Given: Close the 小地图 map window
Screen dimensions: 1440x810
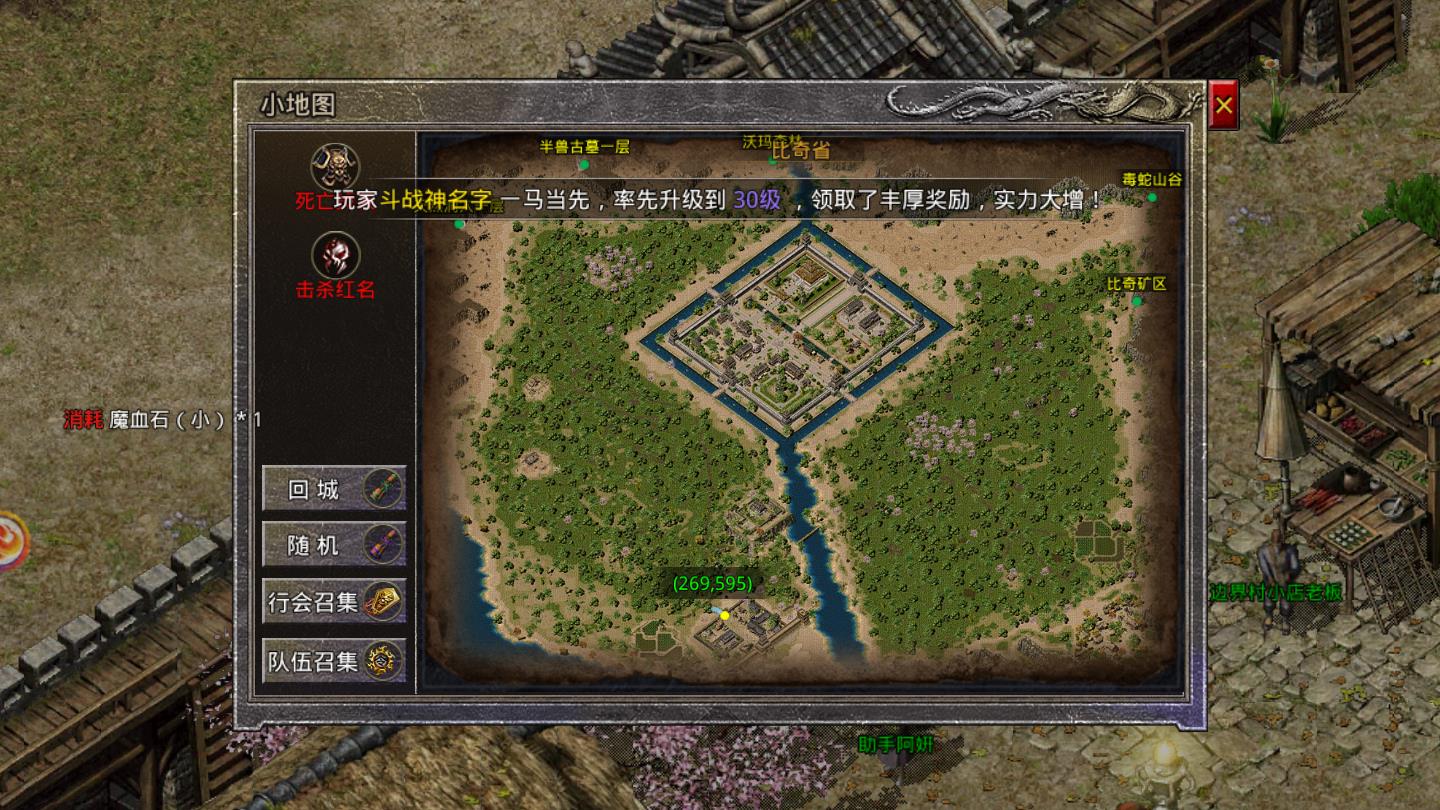Looking at the screenshot, I should coord(1224,105).
